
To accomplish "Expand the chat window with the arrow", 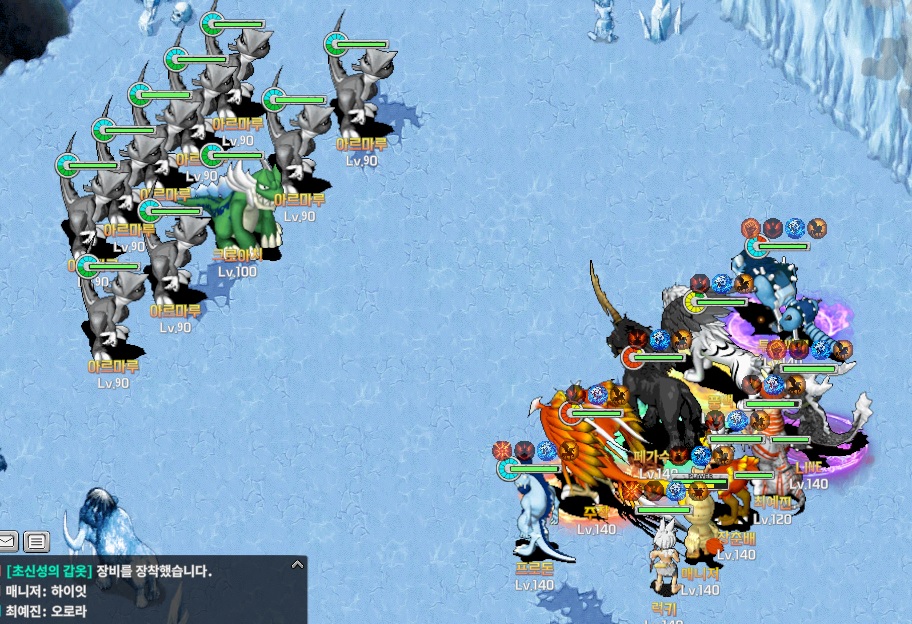I will 297,565.
